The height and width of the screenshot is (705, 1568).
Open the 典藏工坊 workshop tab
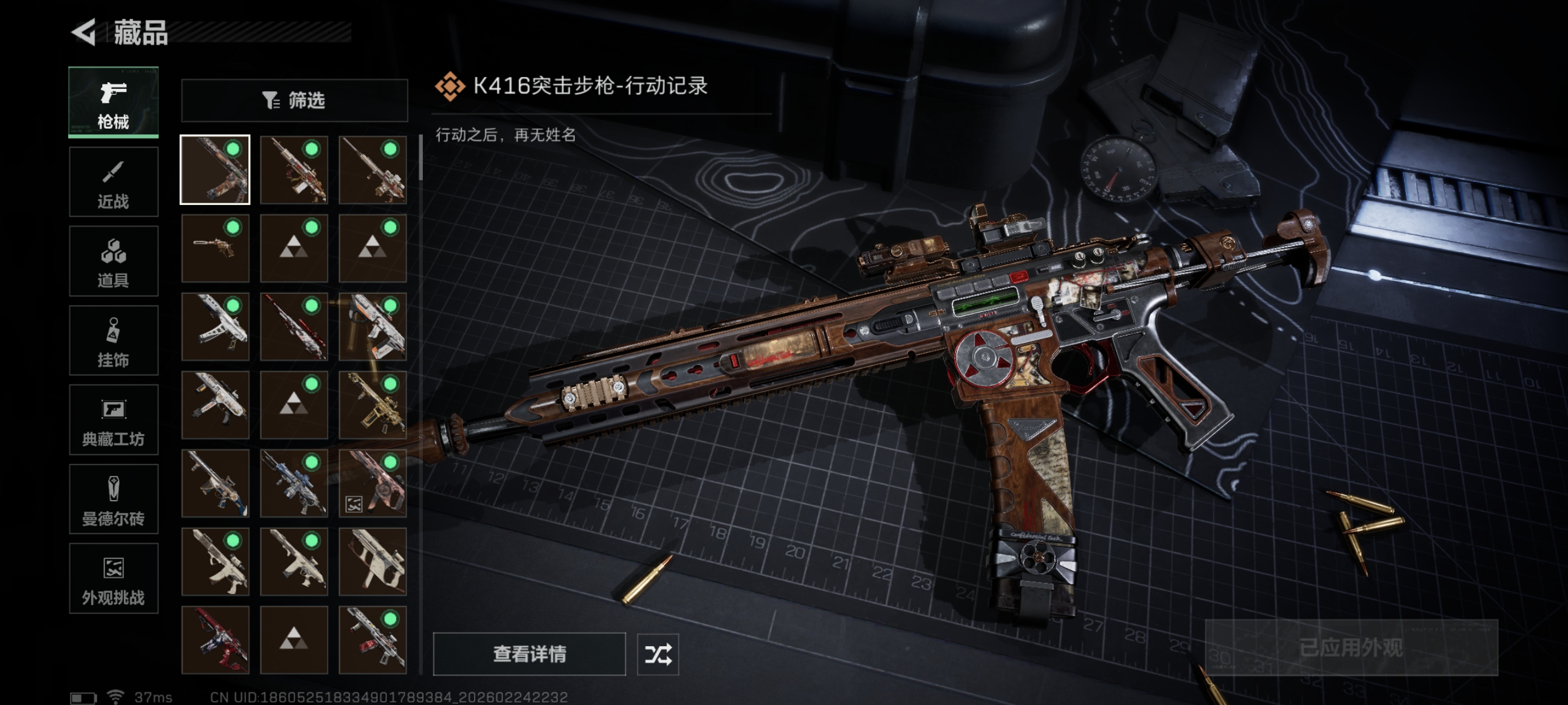113,420
